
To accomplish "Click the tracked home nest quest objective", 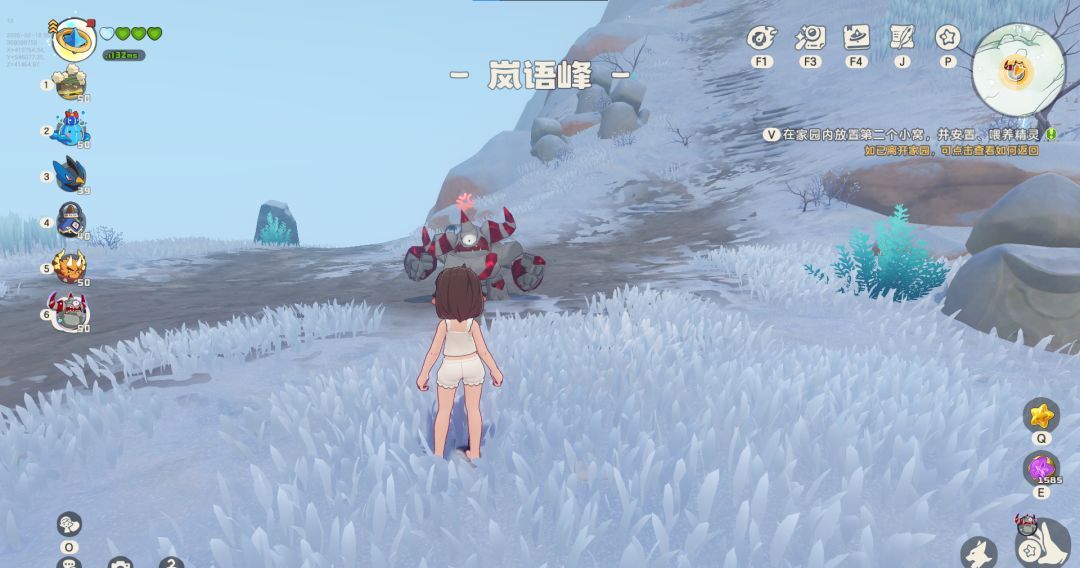I will (x=910, y=134).
